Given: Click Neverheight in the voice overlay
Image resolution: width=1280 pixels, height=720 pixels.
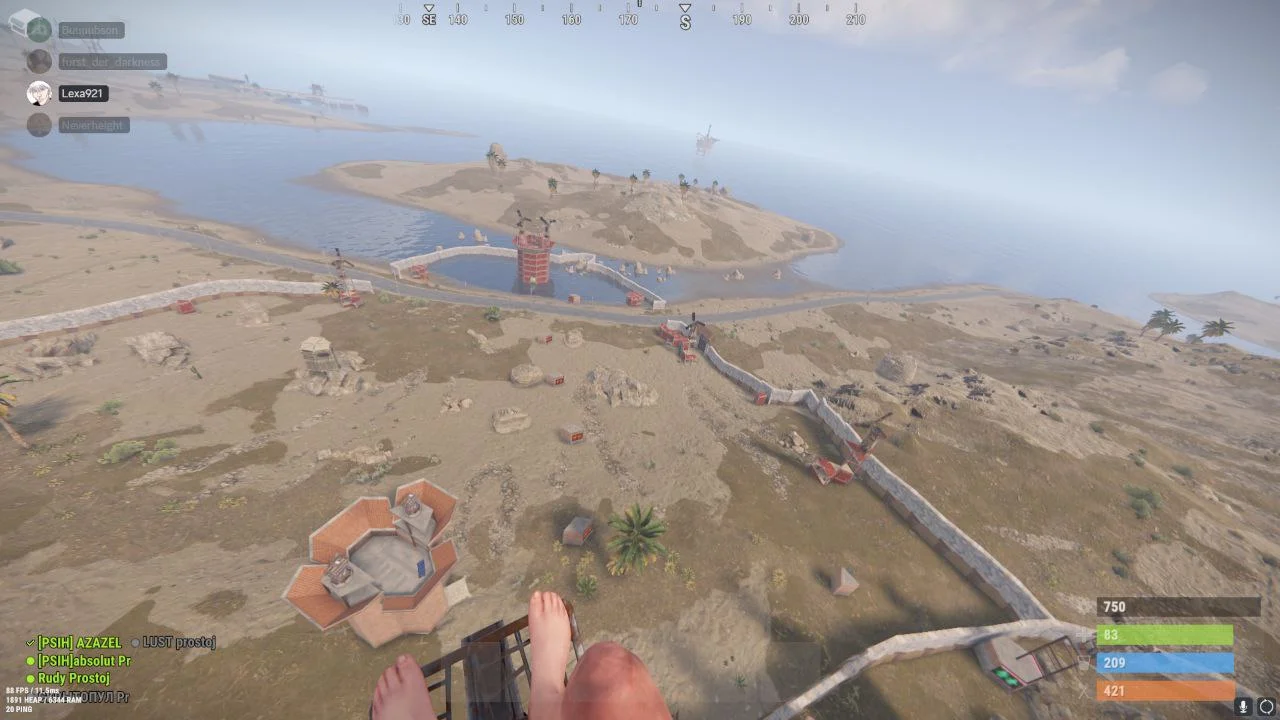Looking at the screenshot, I should (92, 125).
